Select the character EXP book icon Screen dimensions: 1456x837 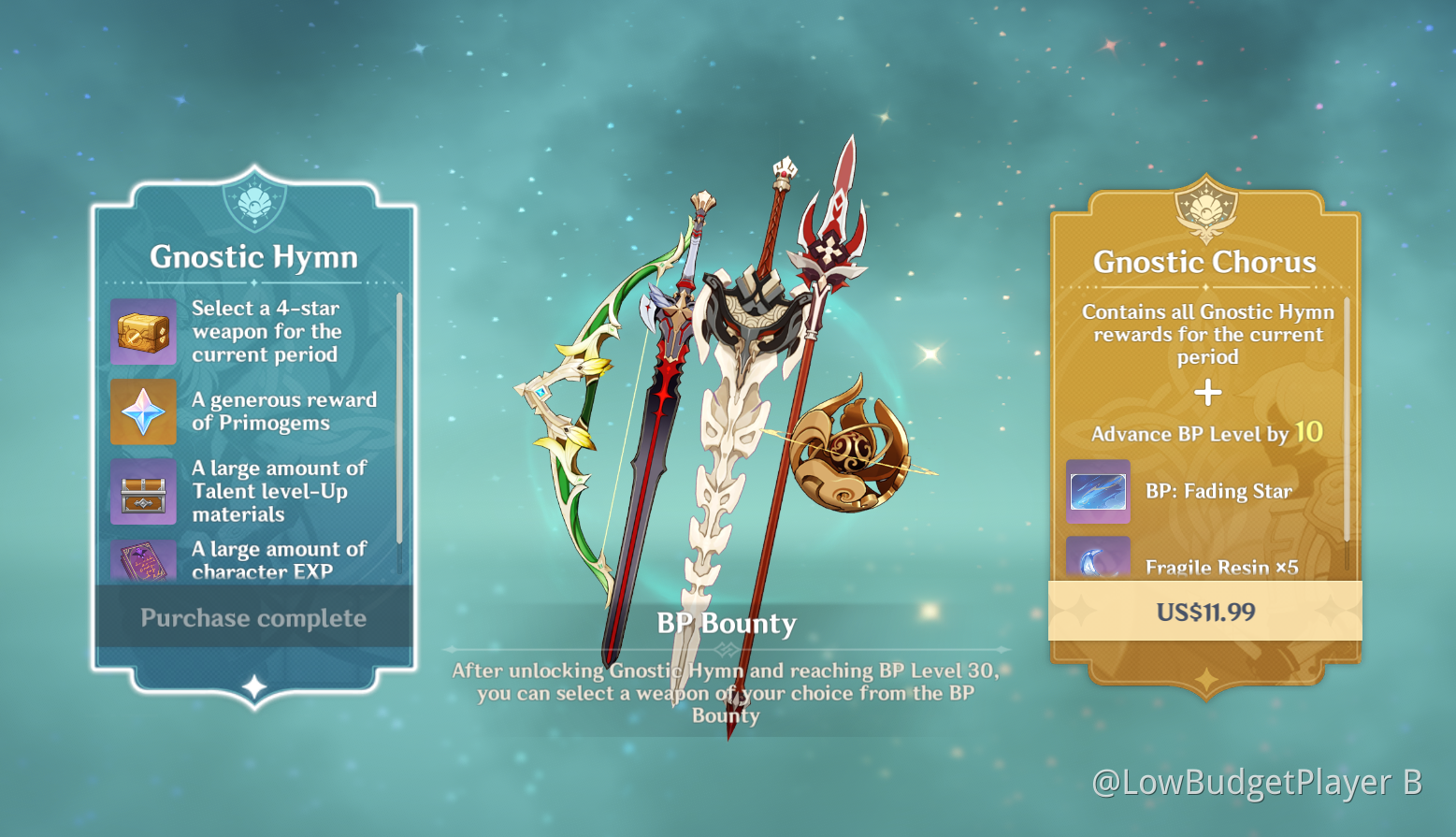coord(143,559)
